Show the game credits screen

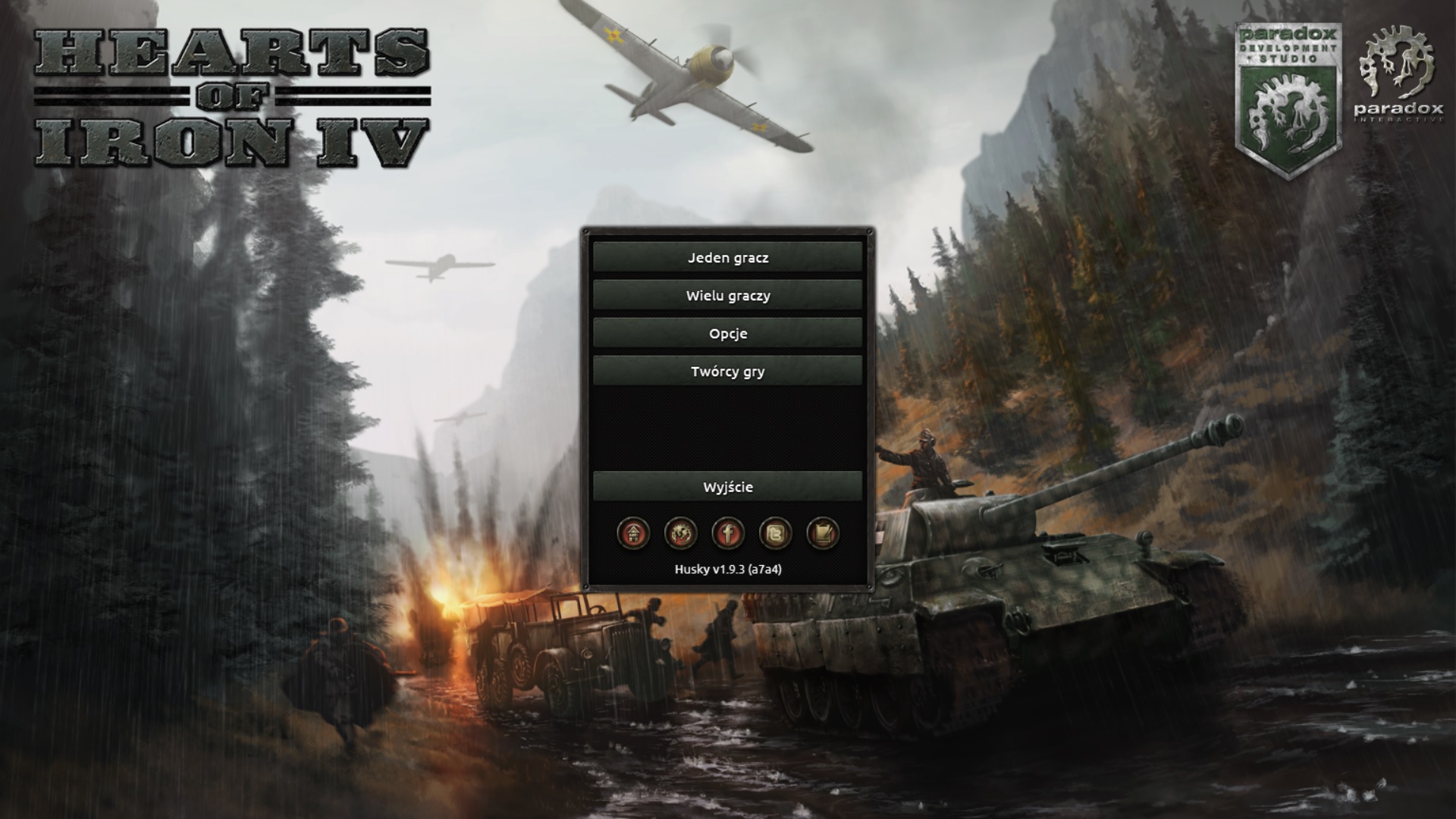coord(729,372)
